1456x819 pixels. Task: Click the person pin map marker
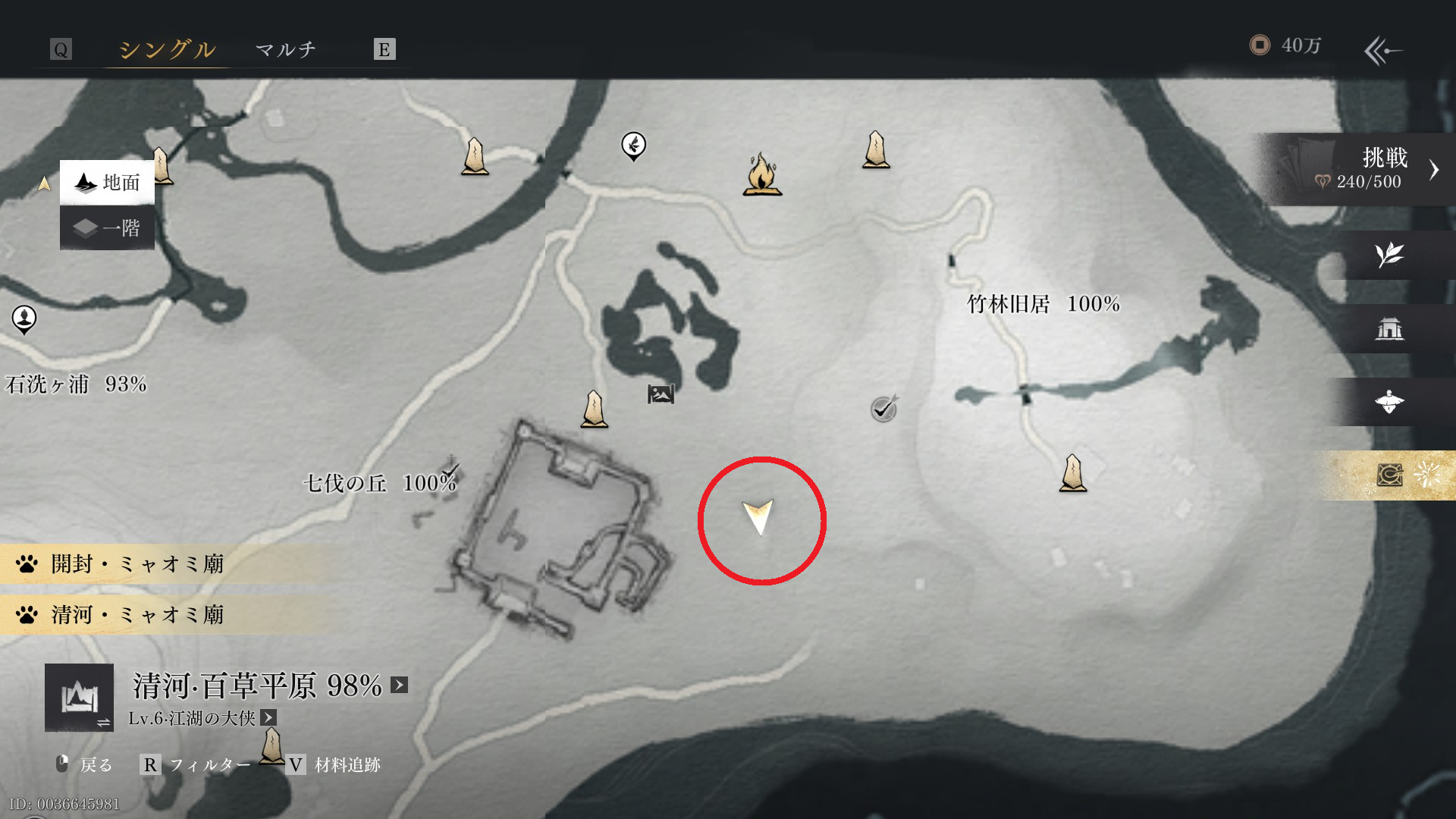tap(24, 319)
